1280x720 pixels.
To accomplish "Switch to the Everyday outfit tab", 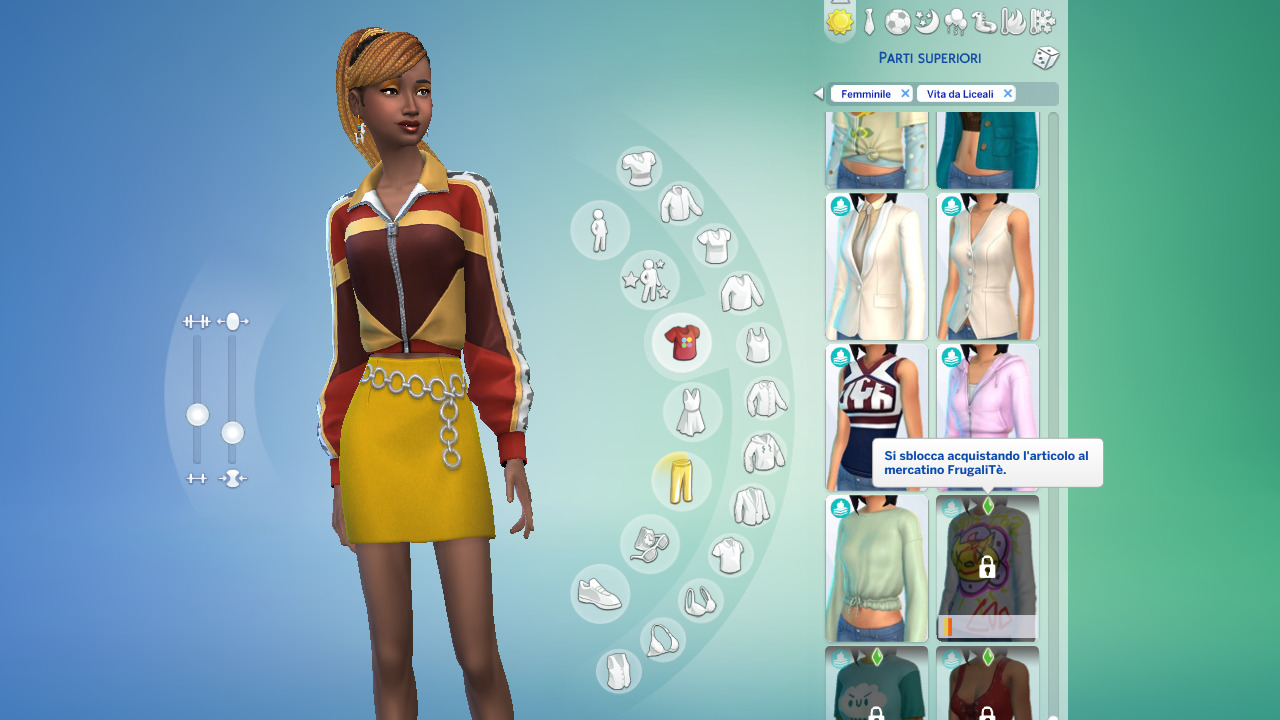I will tap(840, 22).
